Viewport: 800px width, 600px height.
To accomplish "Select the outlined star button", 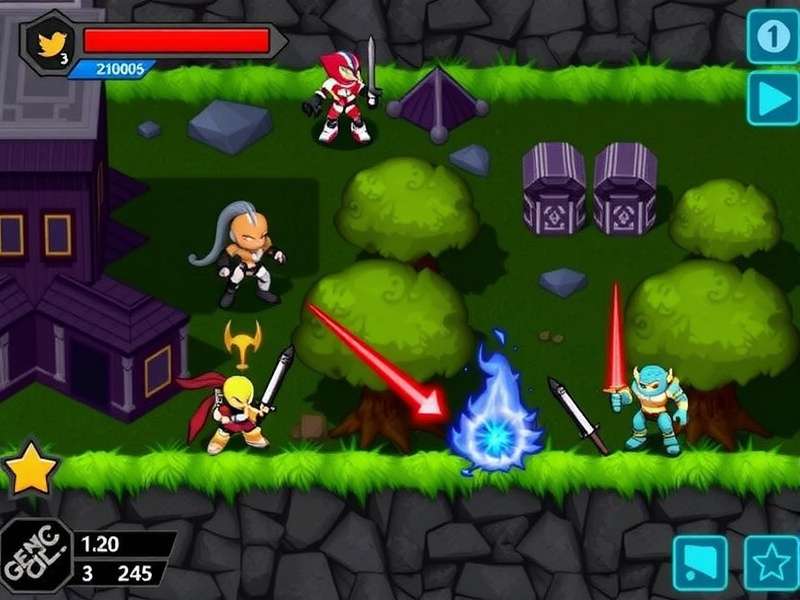I will pyautogui.click(x=771, y=563).
